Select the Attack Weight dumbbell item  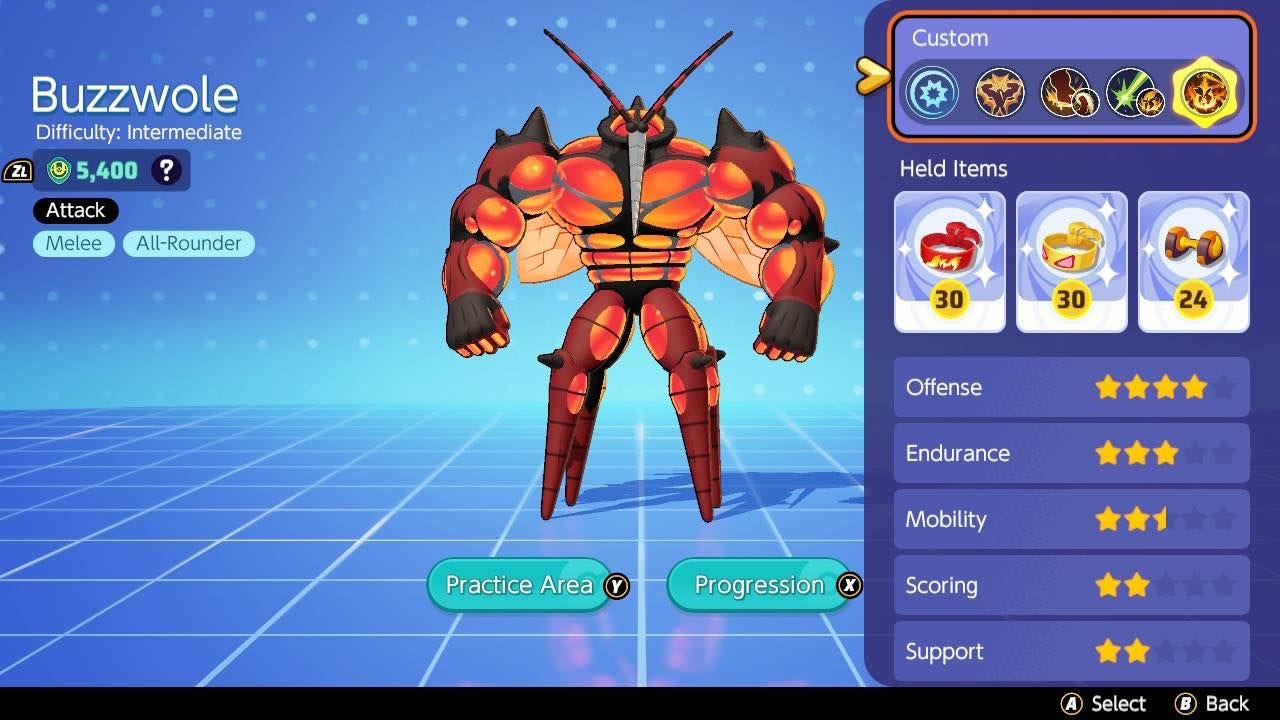click(x=1192, y=260)
